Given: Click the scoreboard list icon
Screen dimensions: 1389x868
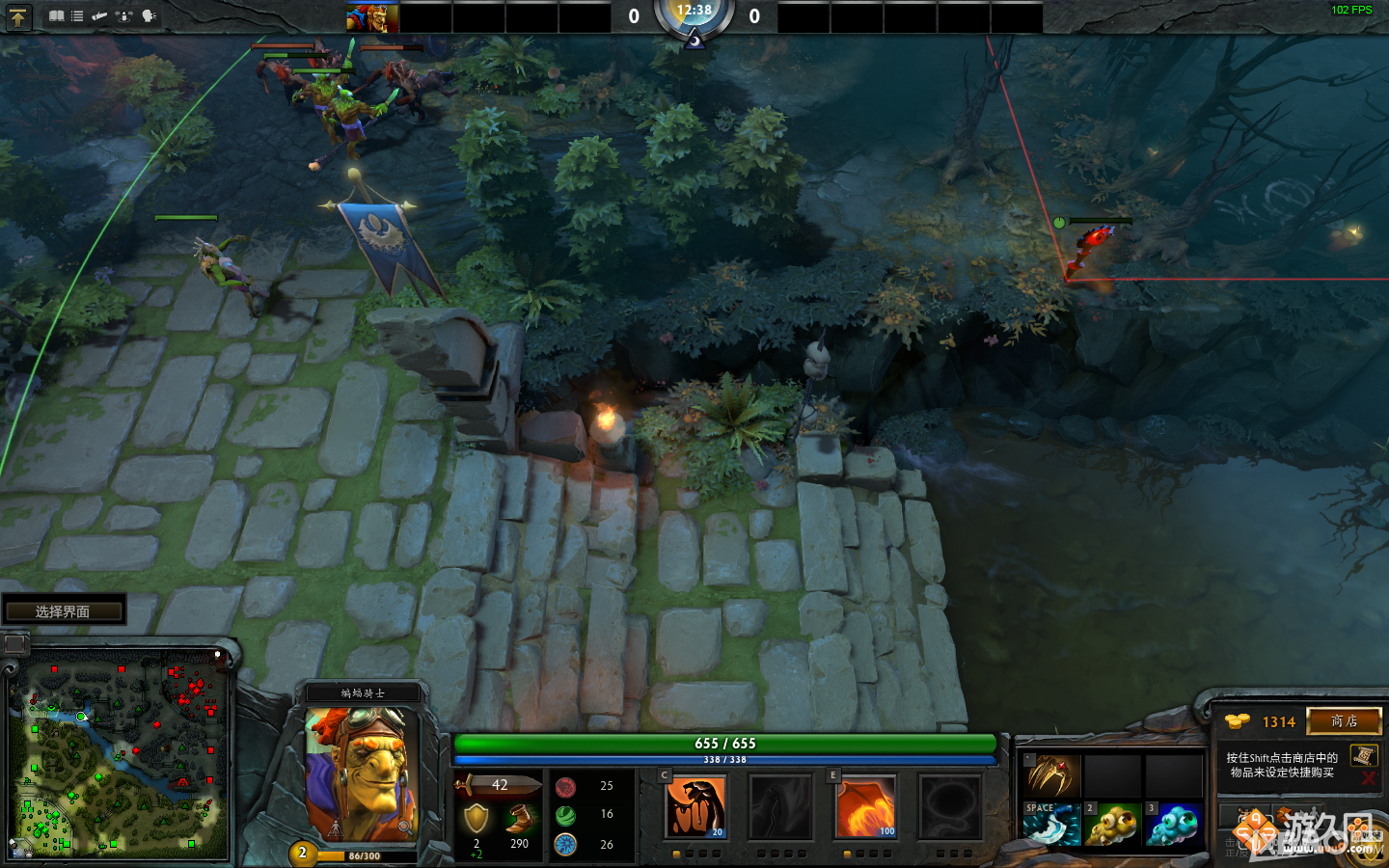Looking at the screenshot, I should (77, 16).
